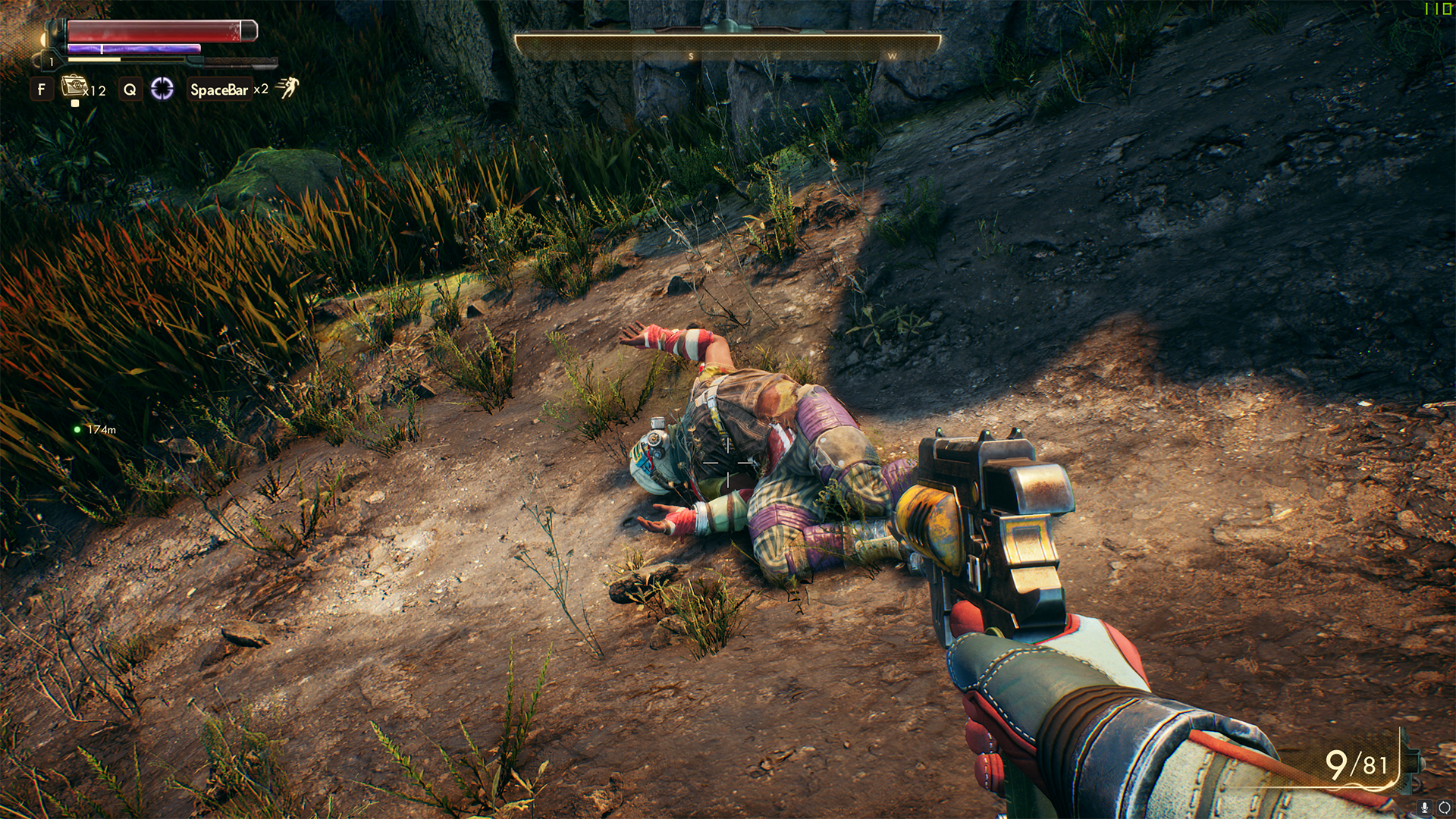Click the overlay circular arrows icon
This screenshot has width=1456, height=819.
pos(1444,808)
